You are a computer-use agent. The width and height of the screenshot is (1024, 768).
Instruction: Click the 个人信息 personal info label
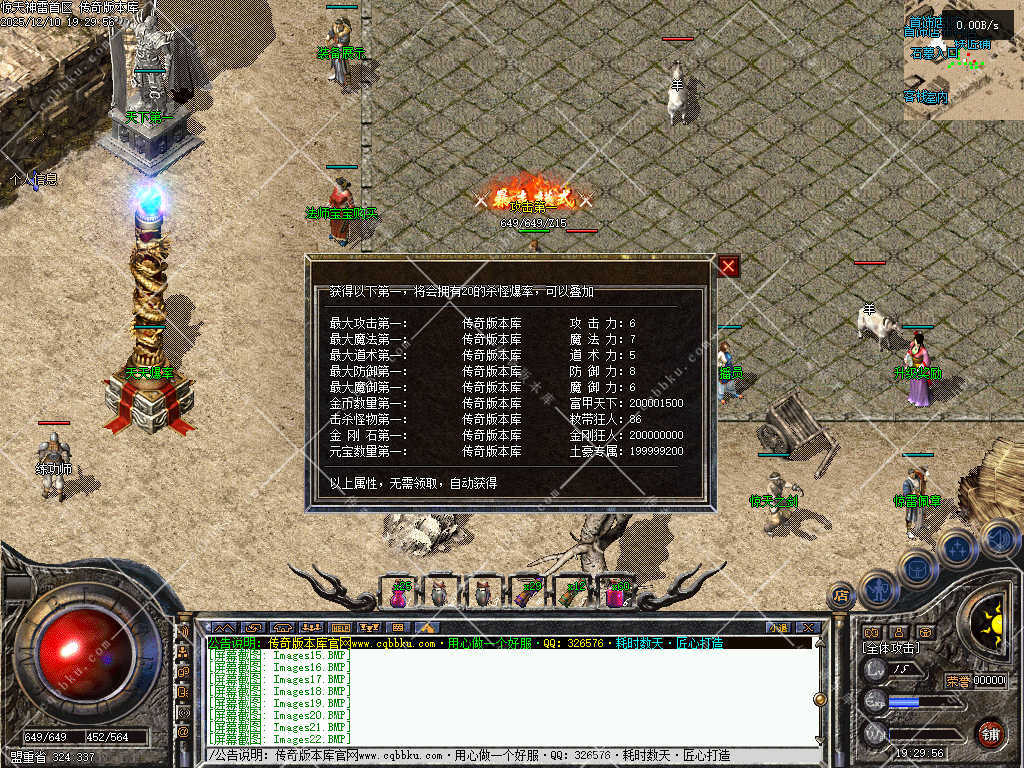coord(33,180)
